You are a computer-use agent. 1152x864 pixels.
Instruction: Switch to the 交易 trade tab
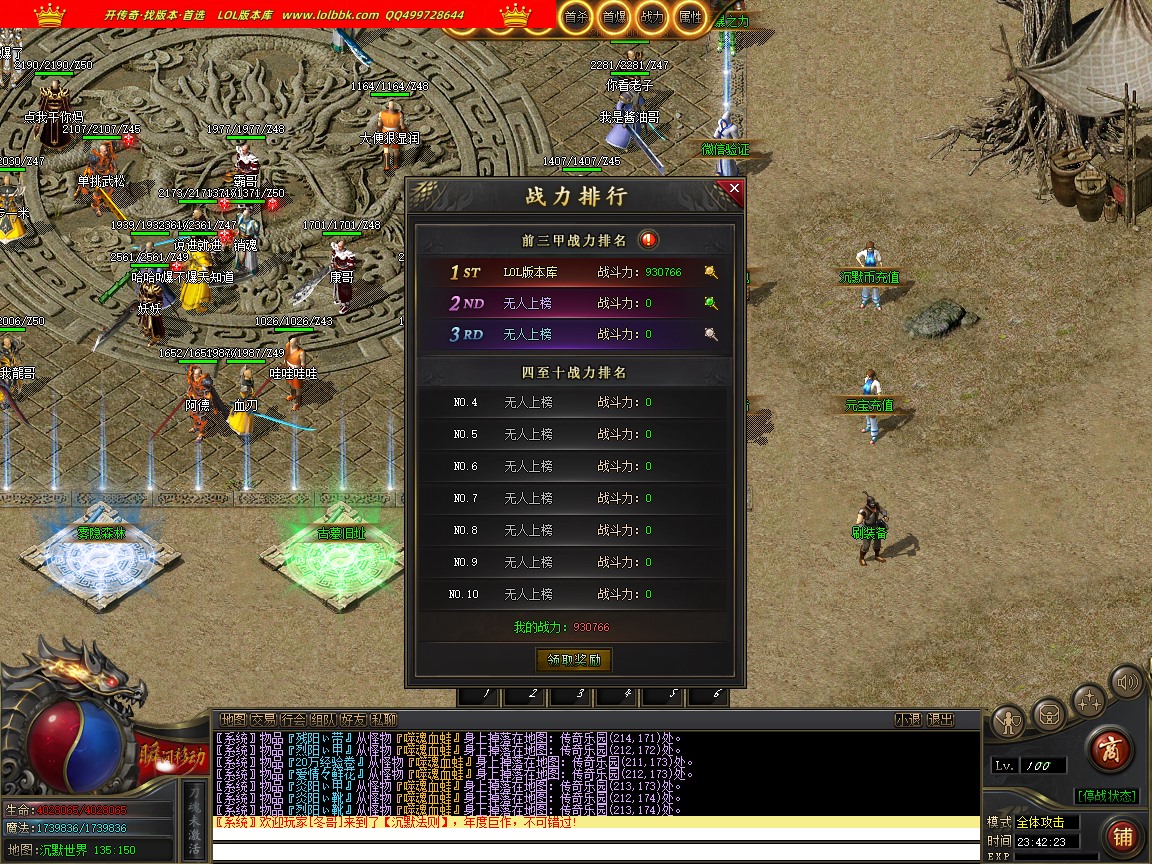pos(263,719)
